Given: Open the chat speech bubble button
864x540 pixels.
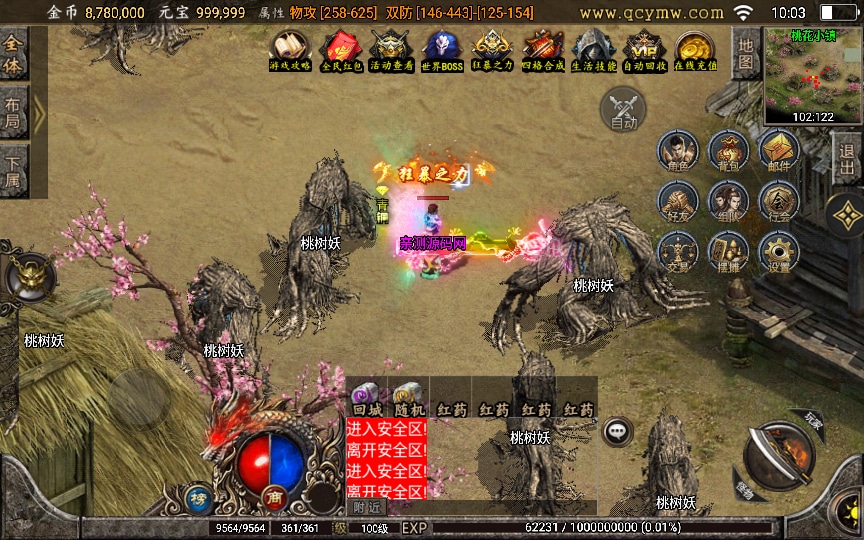Looking at the screenshot, I should (x=617, y=431).
